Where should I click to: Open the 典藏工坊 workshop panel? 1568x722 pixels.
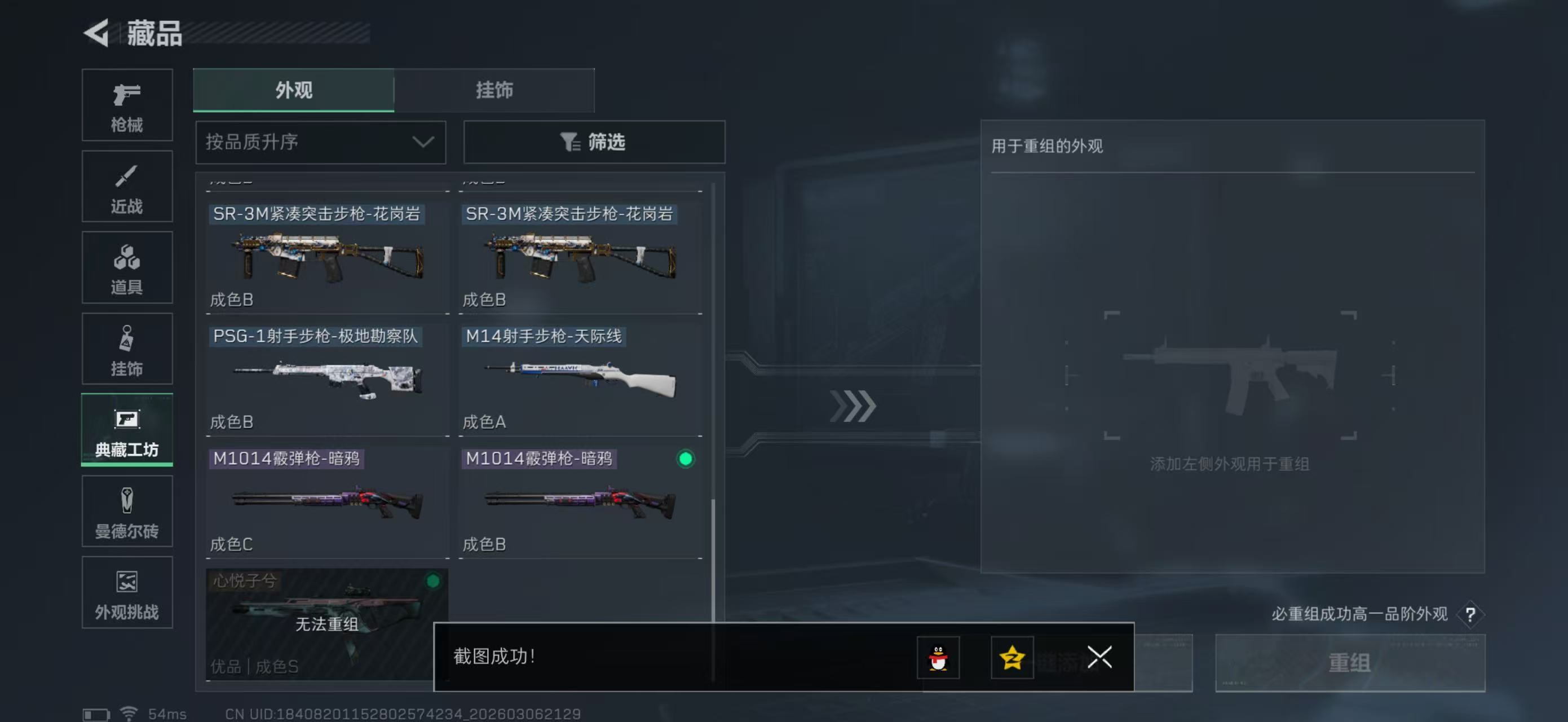click(127, 430)
